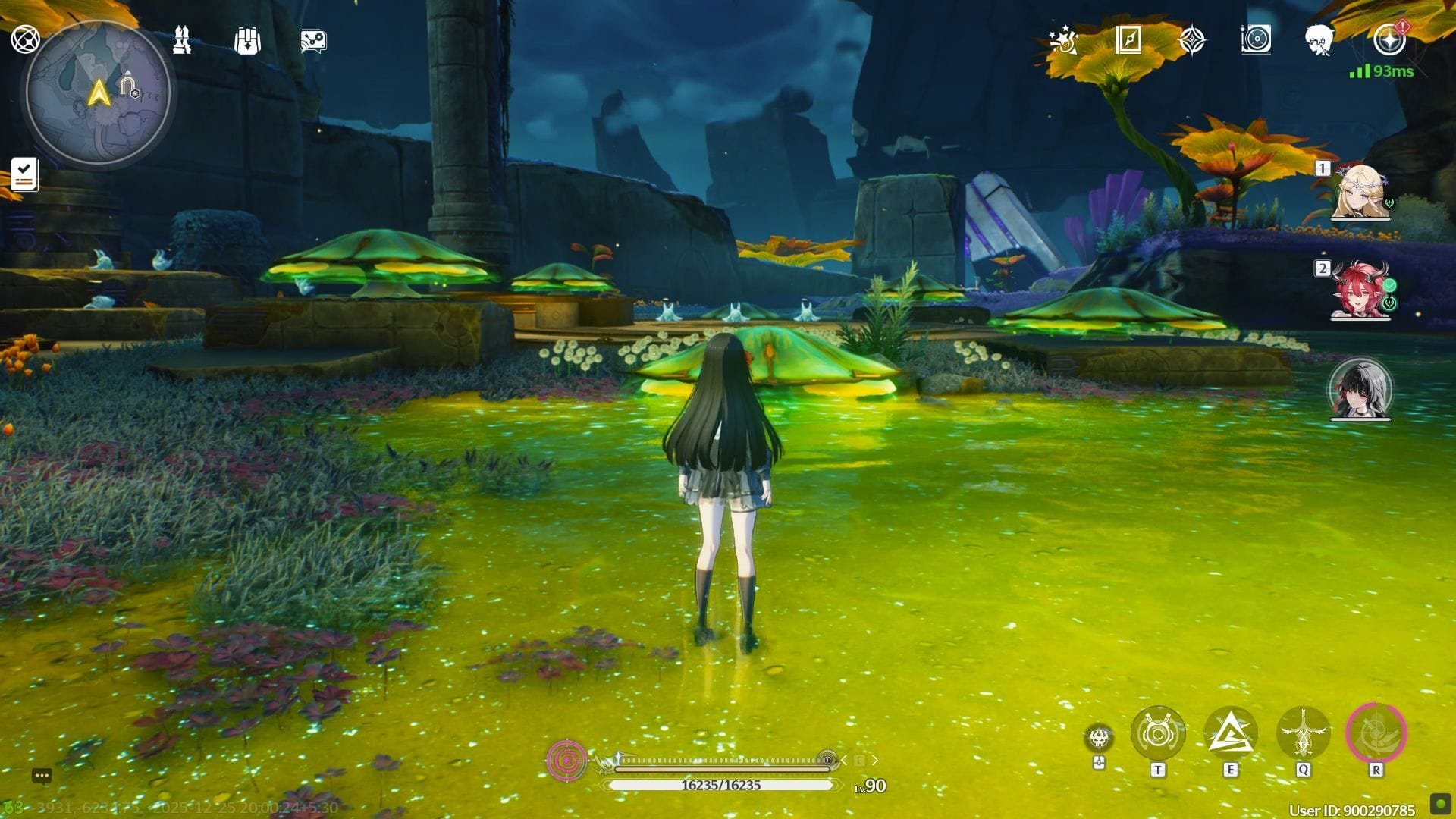Use the utility gadget skill

click(1157, 733)
